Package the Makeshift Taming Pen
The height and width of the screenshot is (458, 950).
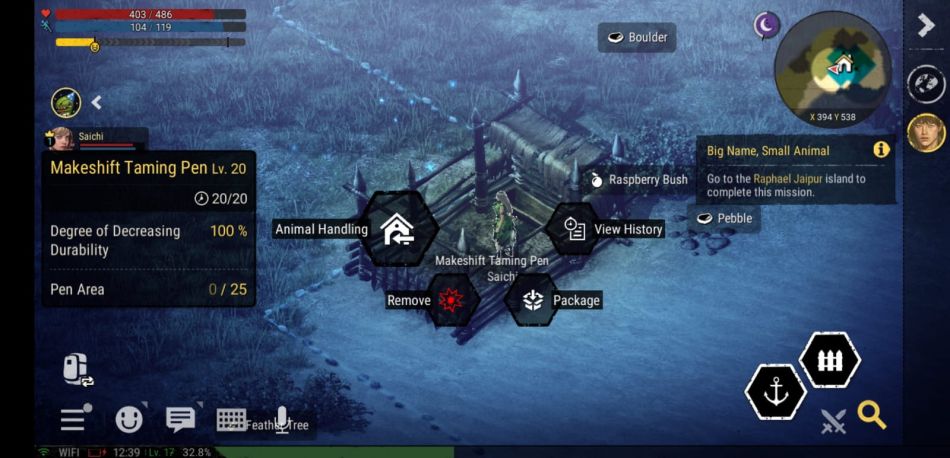click(532, 300)
